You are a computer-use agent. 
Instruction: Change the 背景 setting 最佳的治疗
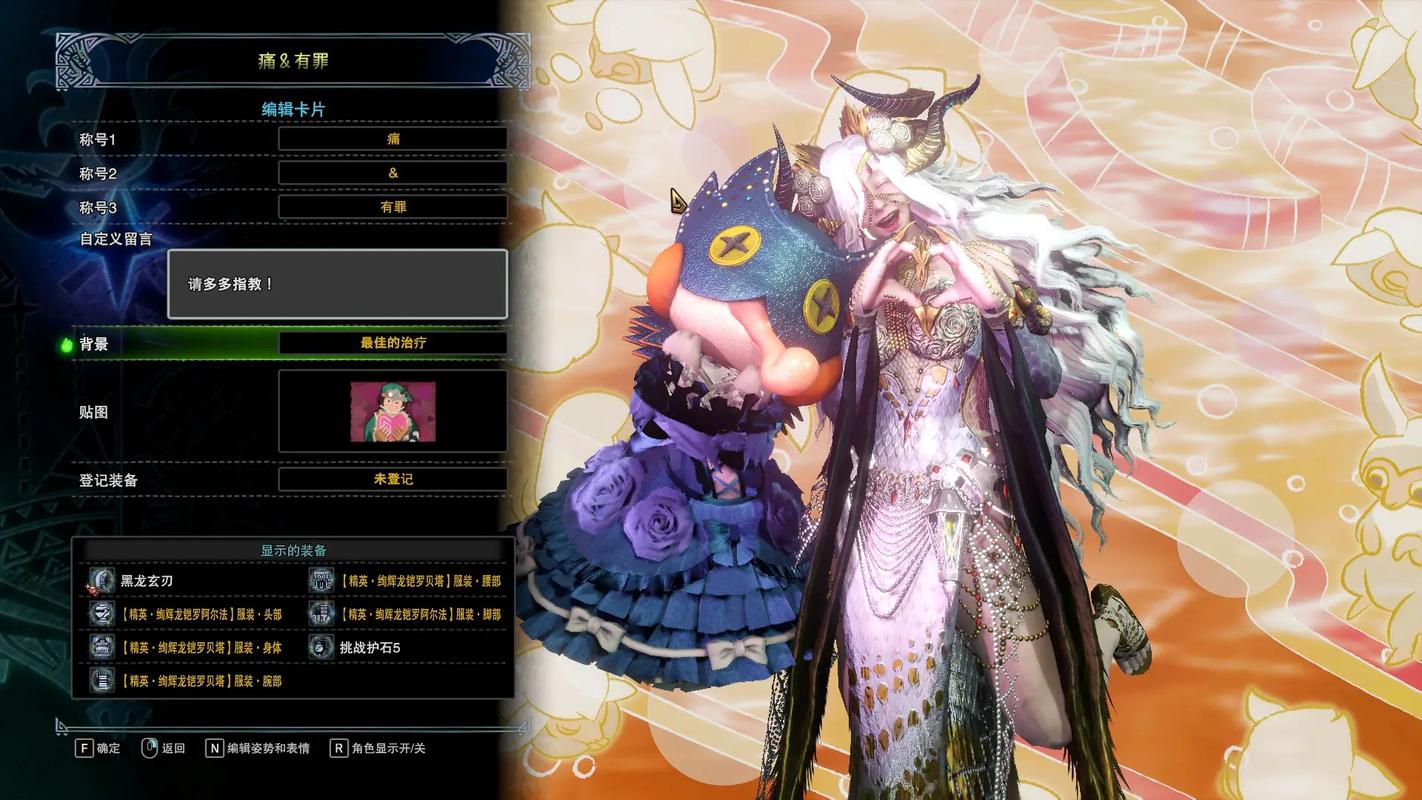click(392, 343)
